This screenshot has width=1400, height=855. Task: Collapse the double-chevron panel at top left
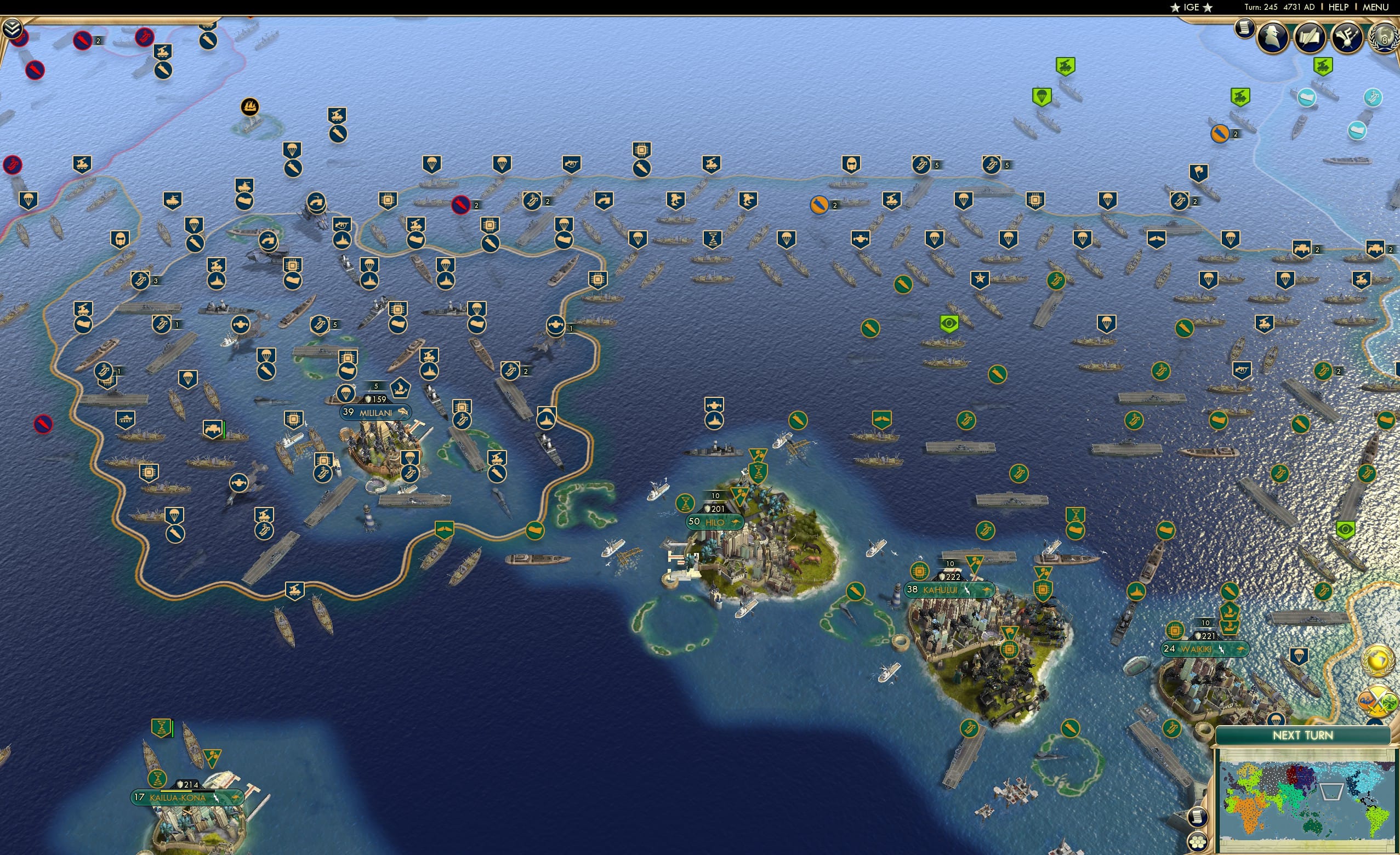point(12,27)
